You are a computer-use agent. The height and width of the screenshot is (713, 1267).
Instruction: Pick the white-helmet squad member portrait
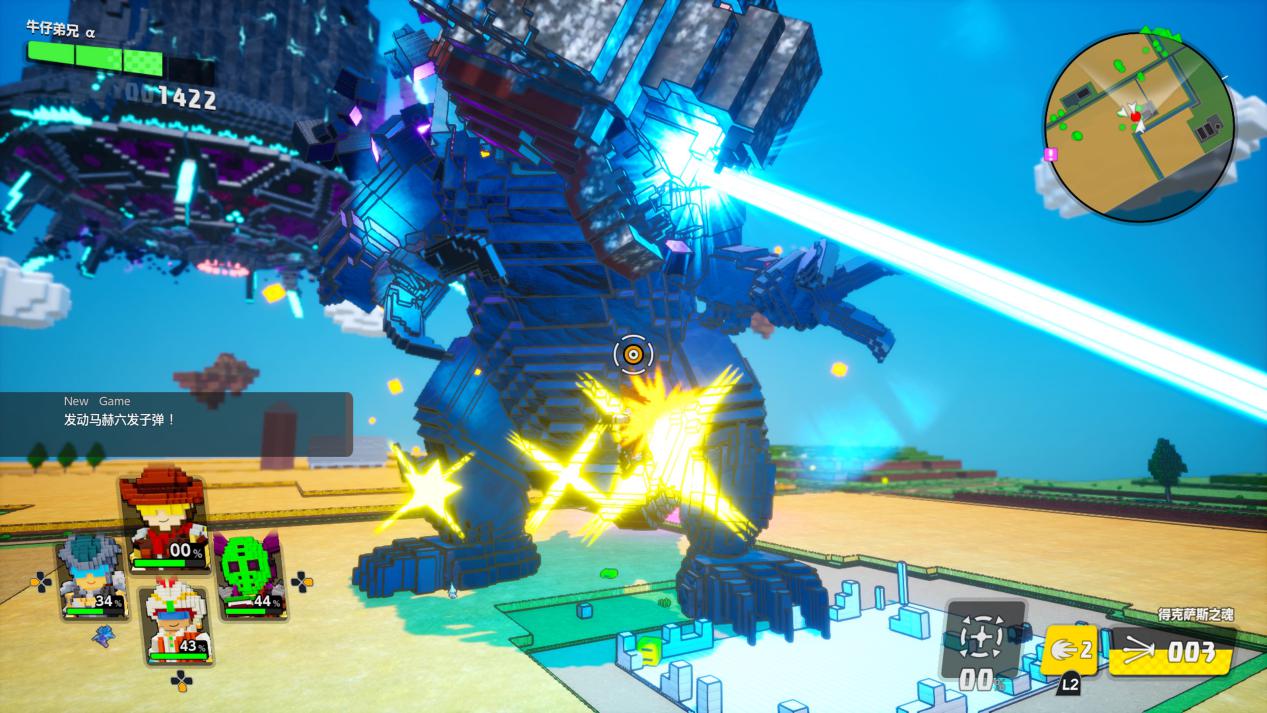pyautogui.click(x=176, y=624)
